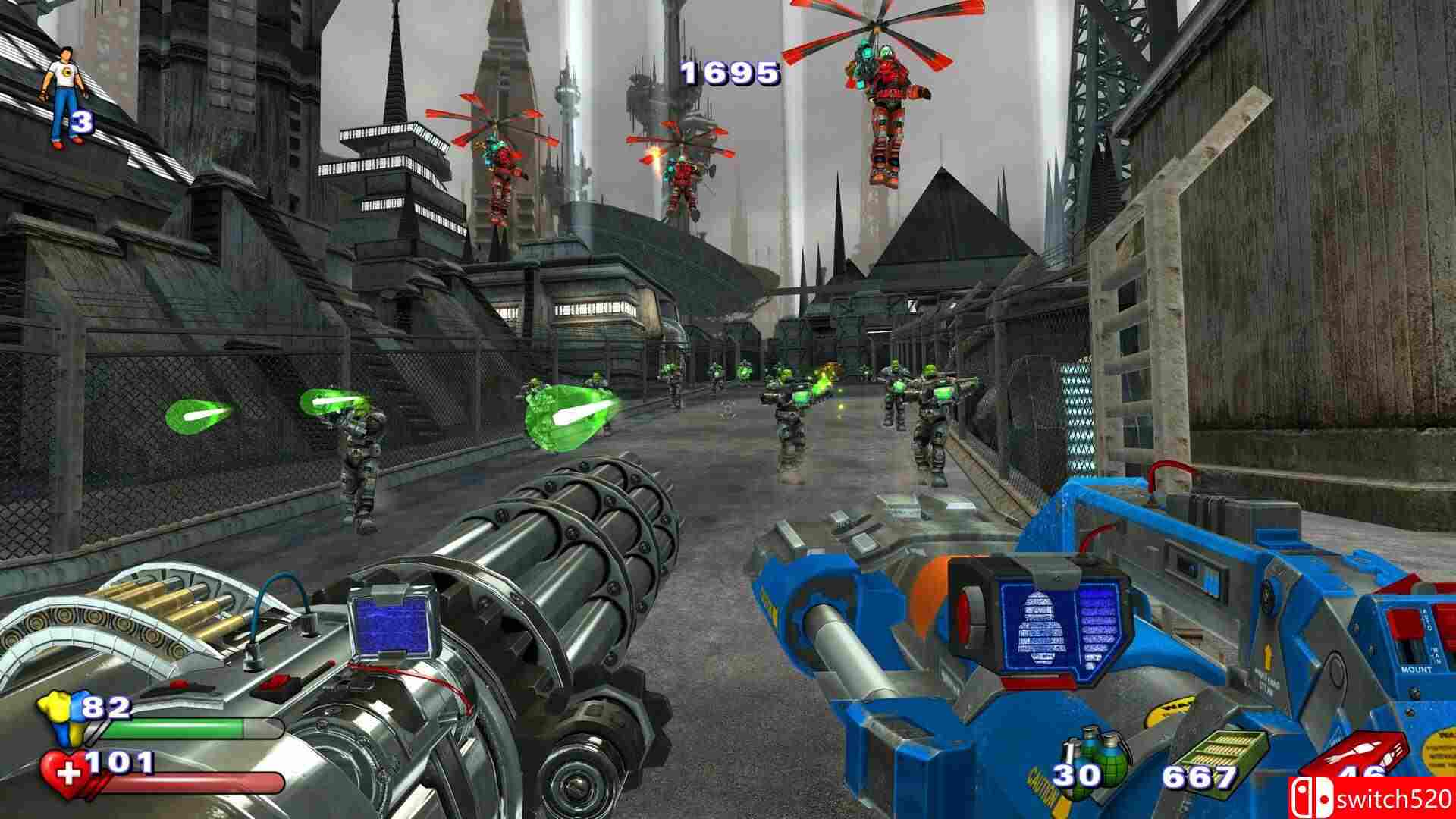Toggle the red lever on the minigun body
Screen dimensions: 1456x819
(x=275, y=682)
